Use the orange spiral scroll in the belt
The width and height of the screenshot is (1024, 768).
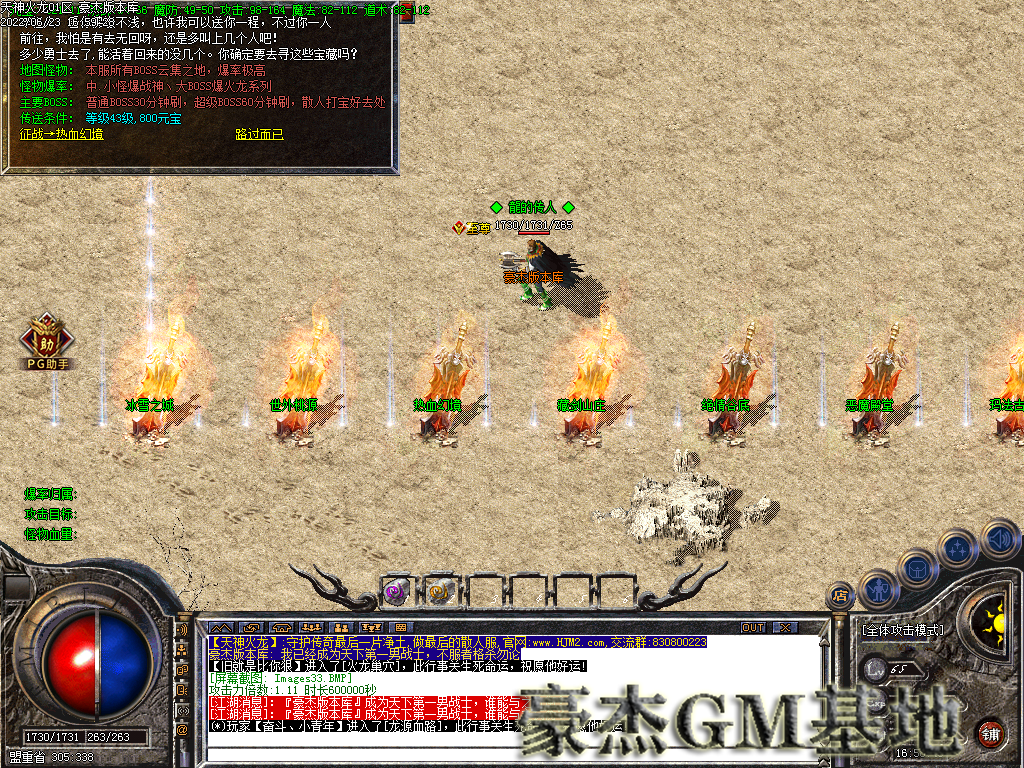point(438,592)
